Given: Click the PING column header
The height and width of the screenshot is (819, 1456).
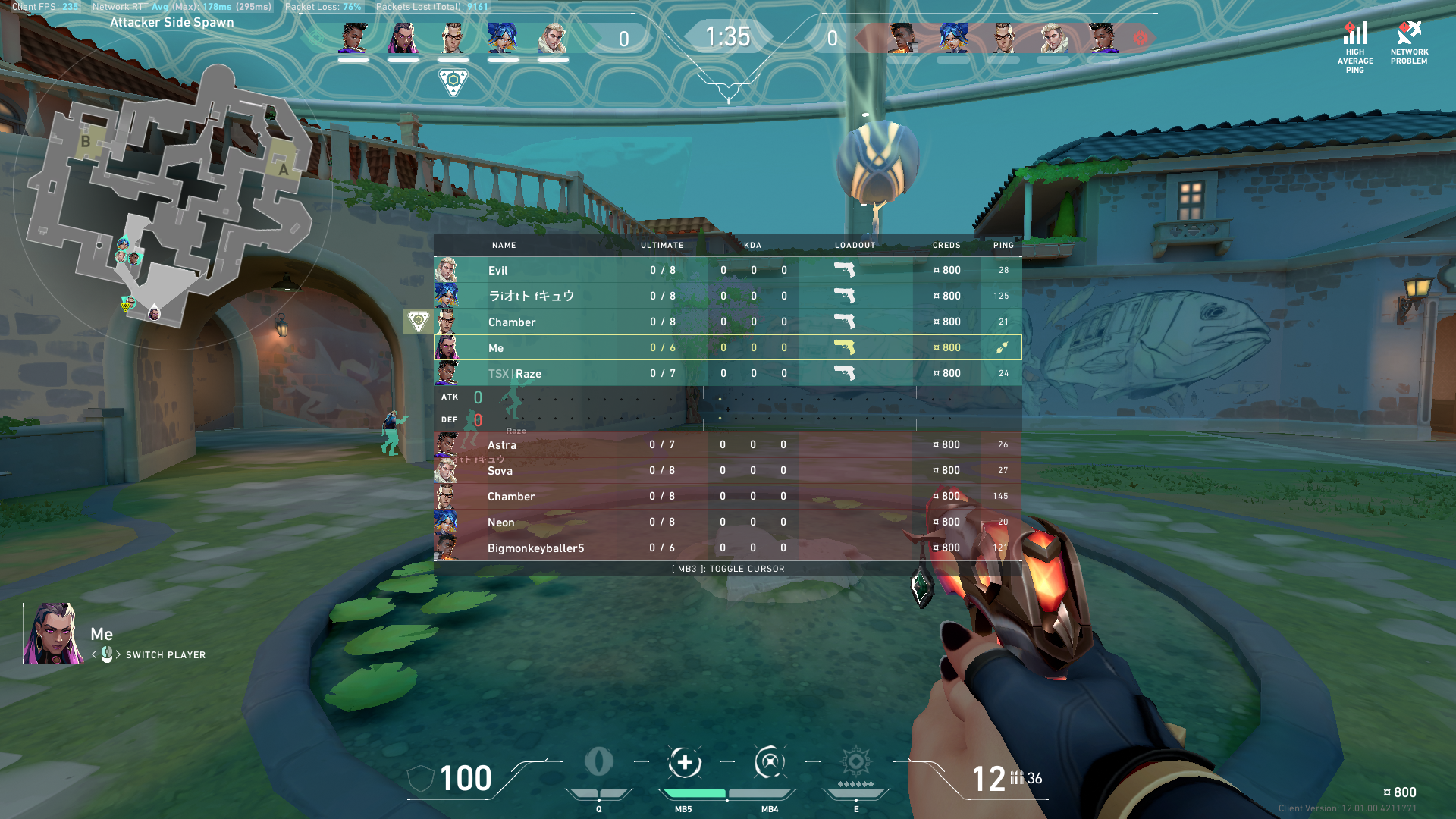Looking at the screenshot, I should pos(1003,245).
